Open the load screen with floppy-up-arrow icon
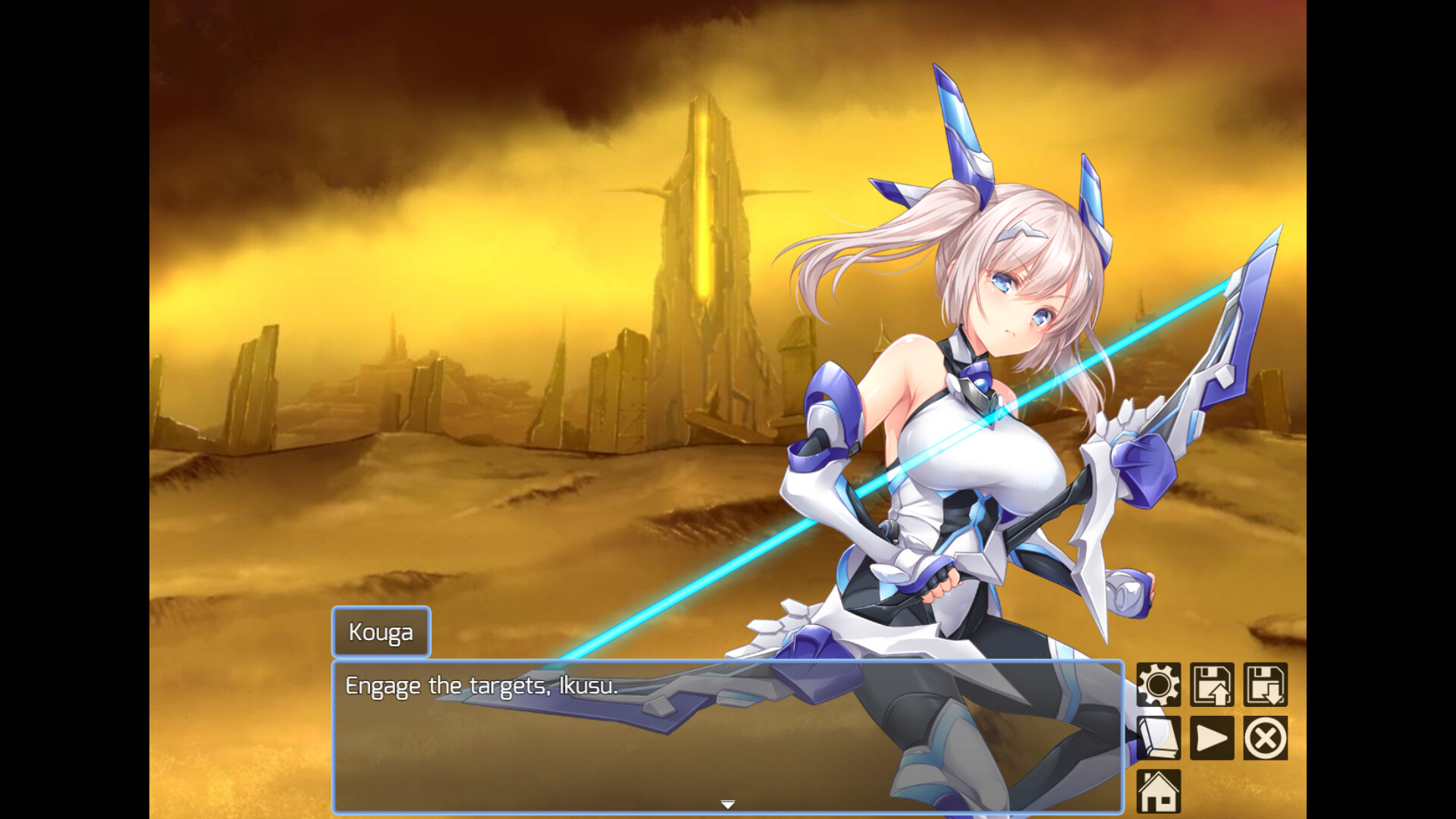The image size is (1456, 819). coord(1211,682)
